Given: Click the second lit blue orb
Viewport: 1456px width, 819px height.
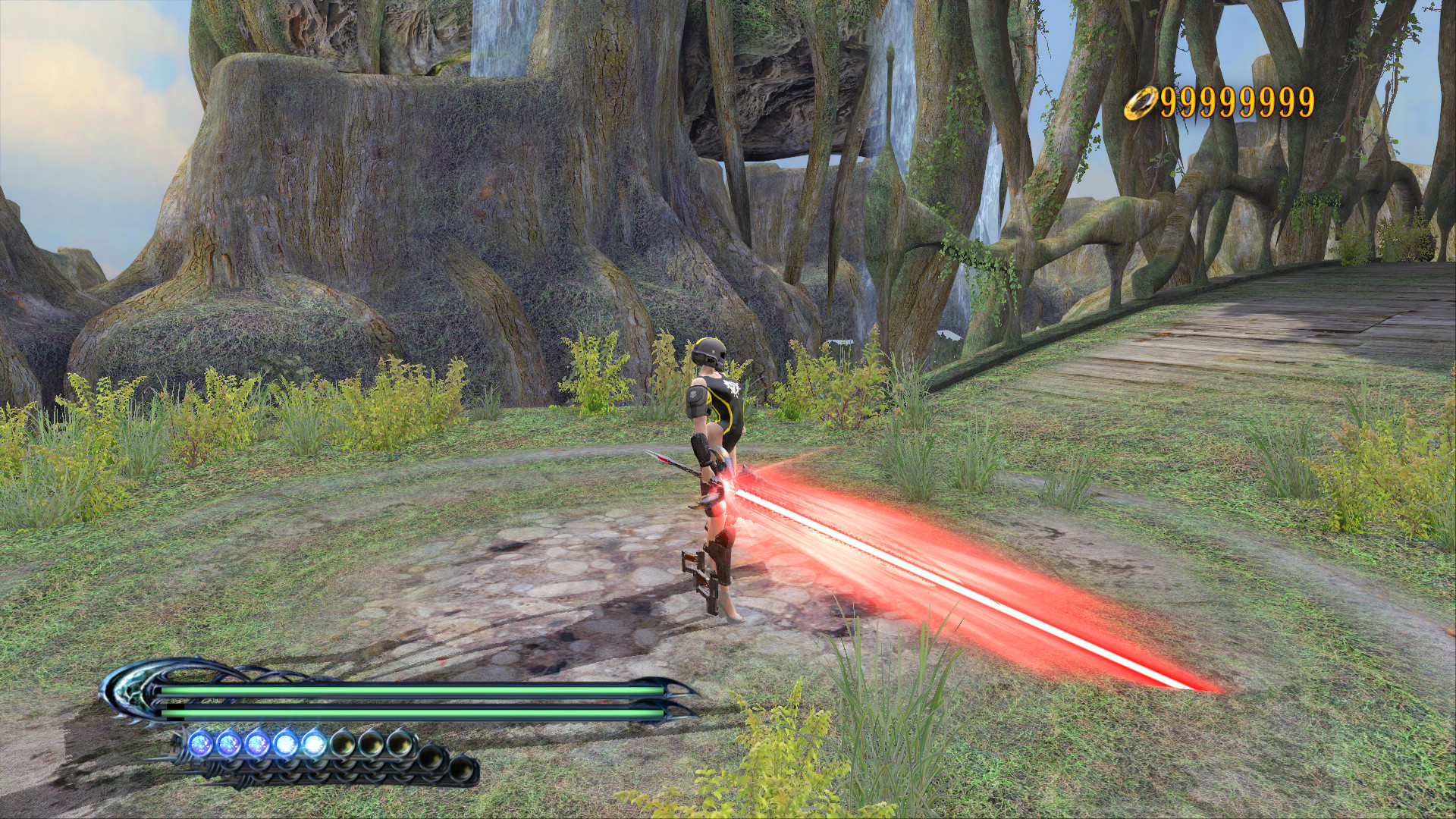Looking at the screenshot, I should 228,742.
